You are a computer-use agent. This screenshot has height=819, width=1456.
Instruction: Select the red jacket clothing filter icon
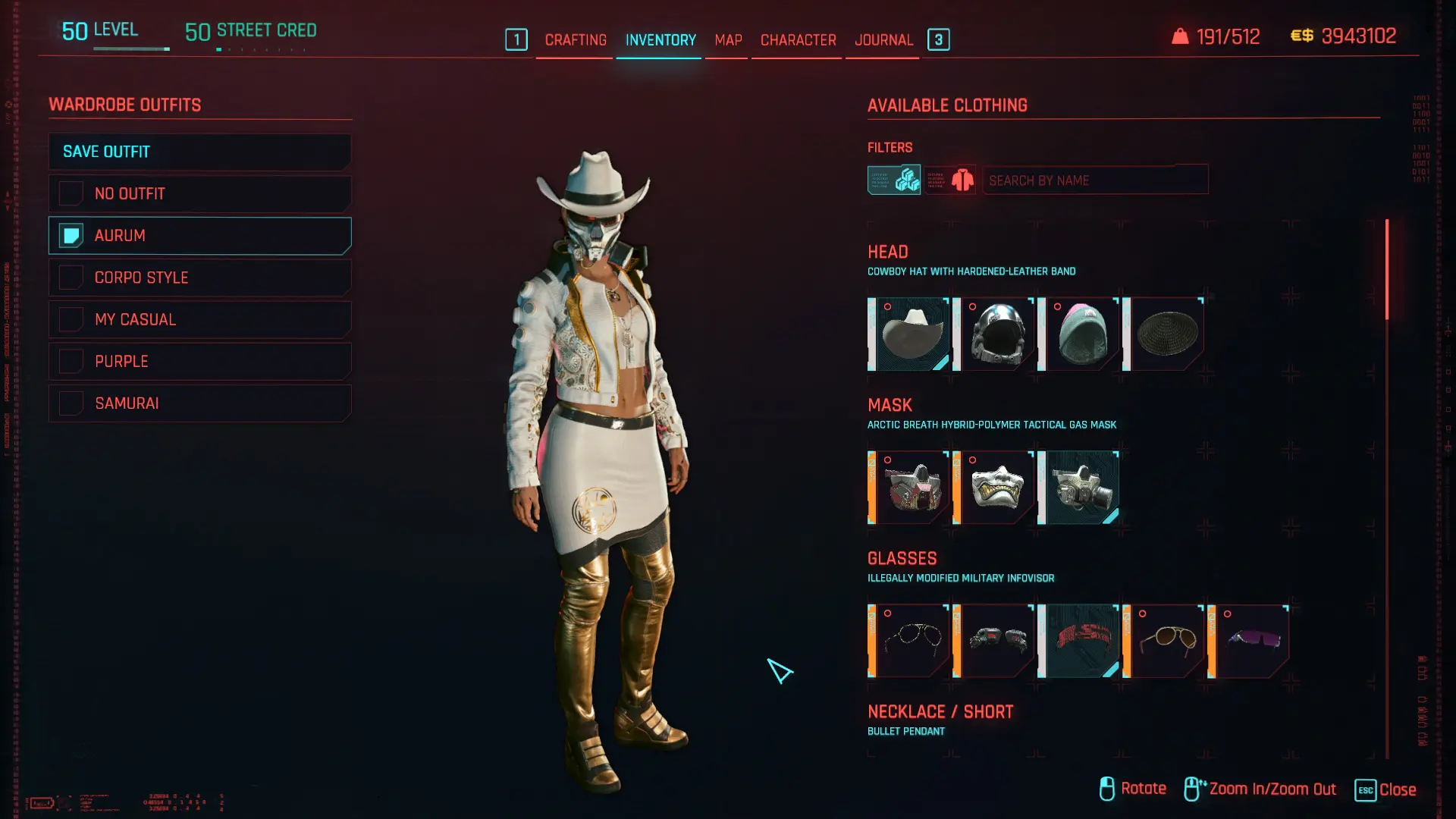(x=950, y=180)
